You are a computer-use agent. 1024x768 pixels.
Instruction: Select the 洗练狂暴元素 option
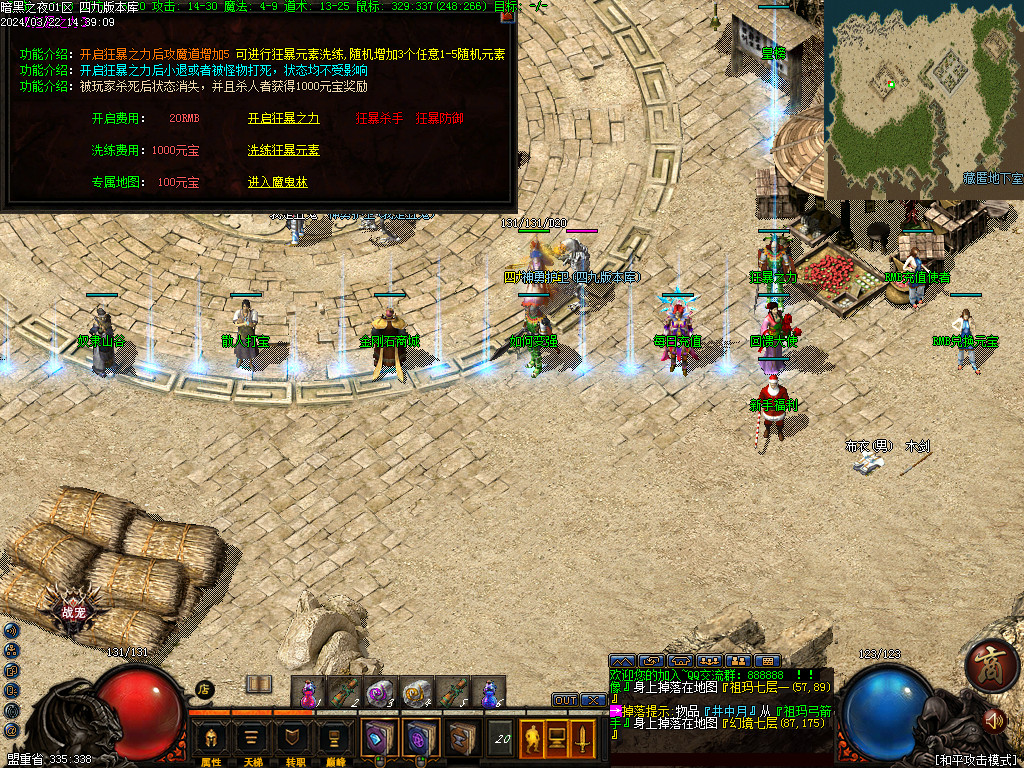[x=283, y=150]
